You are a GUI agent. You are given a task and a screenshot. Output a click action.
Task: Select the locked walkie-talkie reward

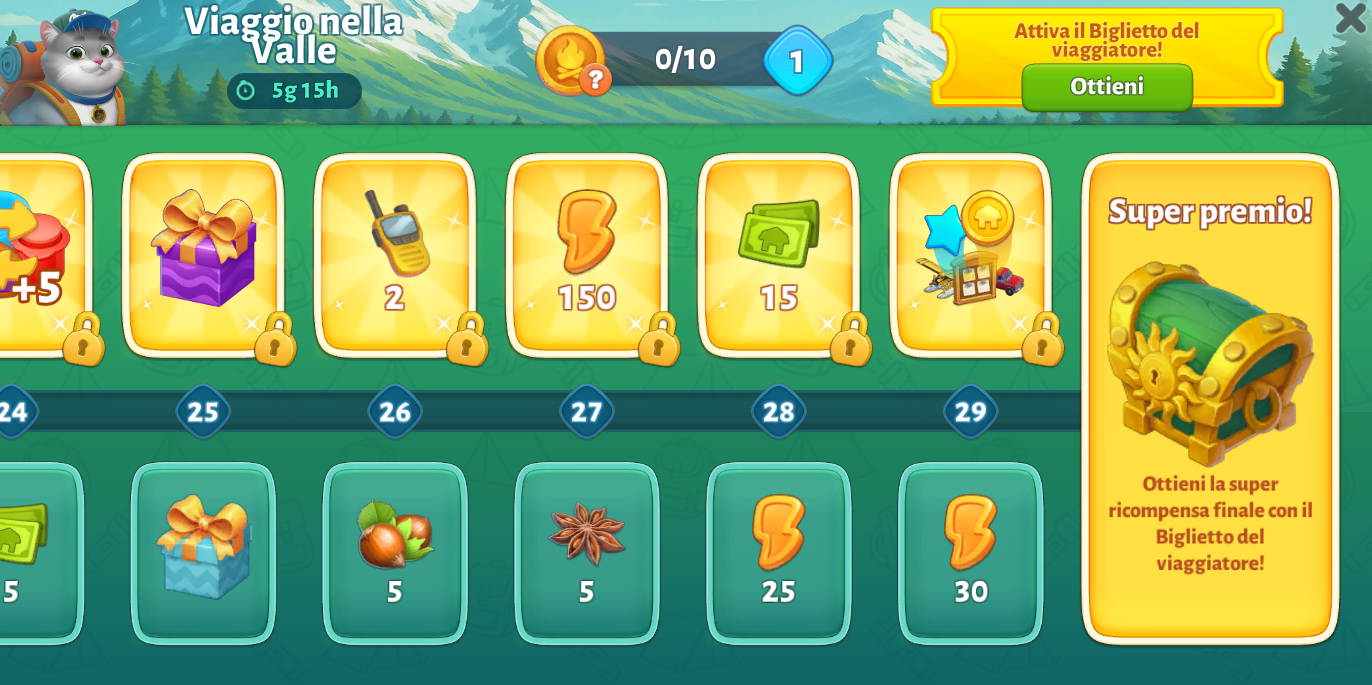pyautogui.click(x=395, y=254)
